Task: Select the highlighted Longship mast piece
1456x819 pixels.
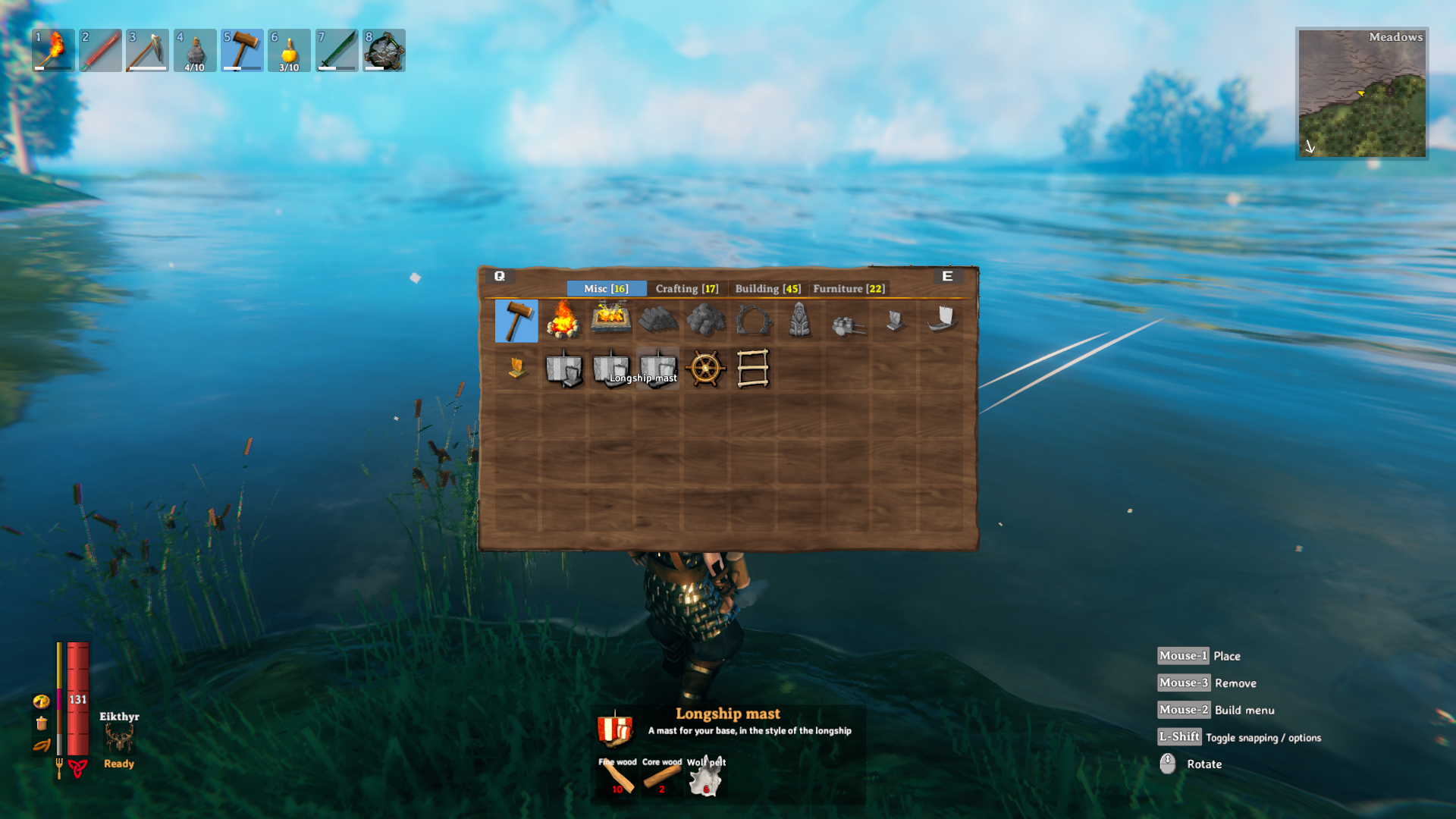Action: pos(657,369)
